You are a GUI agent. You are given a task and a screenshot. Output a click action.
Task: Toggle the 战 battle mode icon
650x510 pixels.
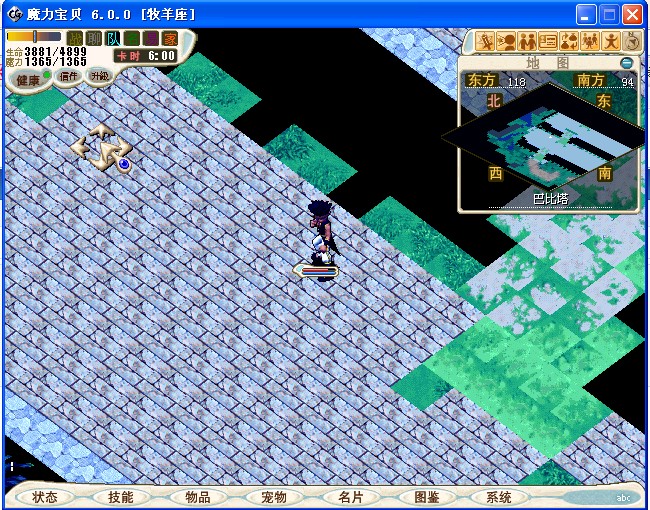(x=74, y=38)
